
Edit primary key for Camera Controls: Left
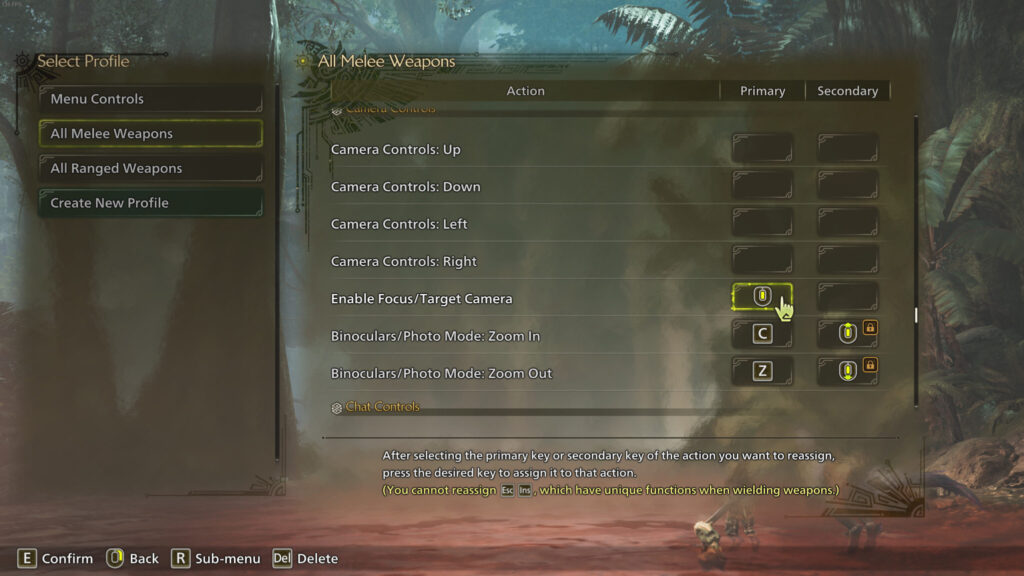pyautogui.click(x=762, y=223)
